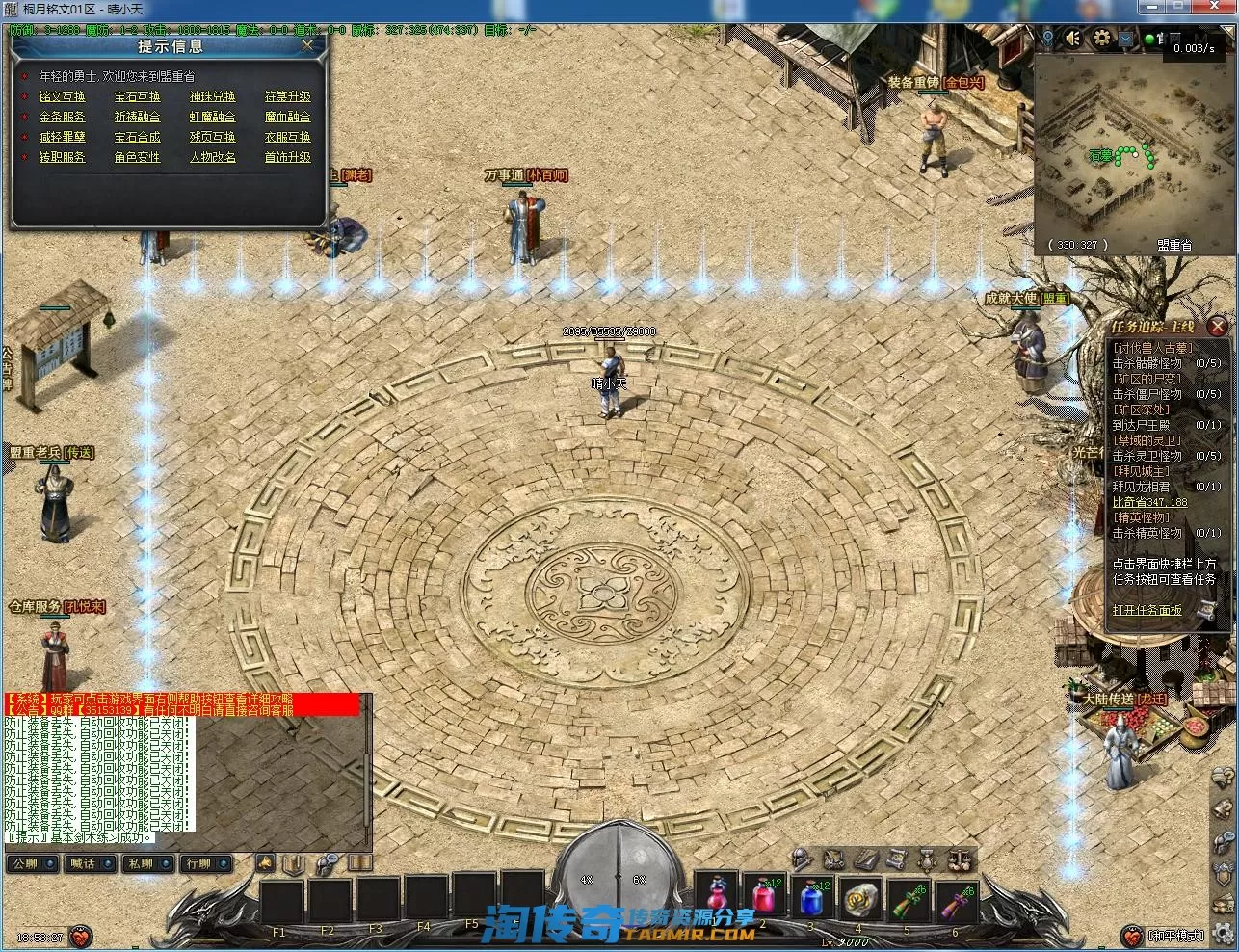Toggle the sound speaker icon
1239x952 pixels.
[1072, 39]
